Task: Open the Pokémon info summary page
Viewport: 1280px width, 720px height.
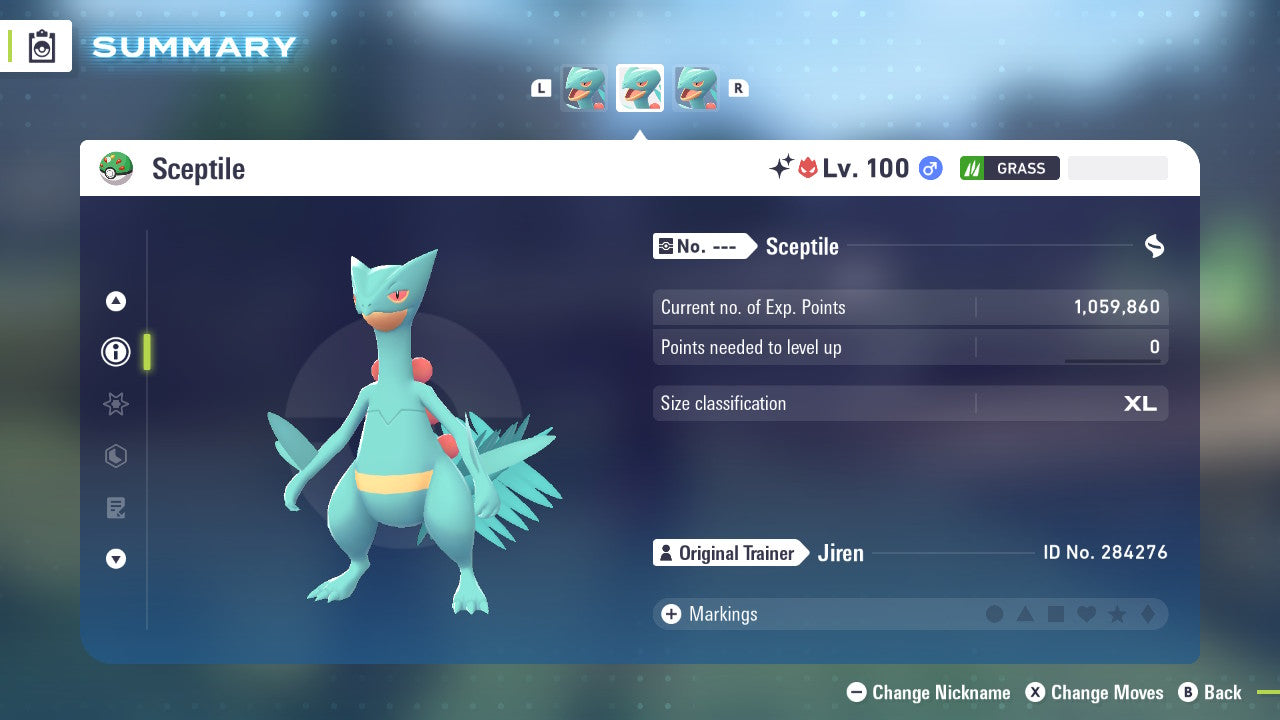Action: tap(116, 352)
